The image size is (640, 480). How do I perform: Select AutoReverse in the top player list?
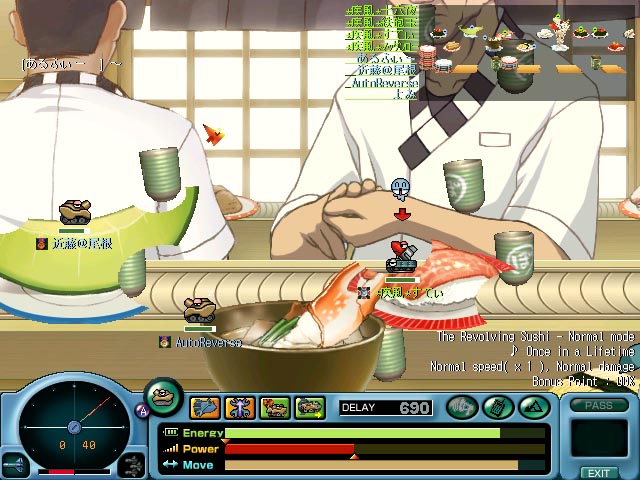click(x=382, y=84)
